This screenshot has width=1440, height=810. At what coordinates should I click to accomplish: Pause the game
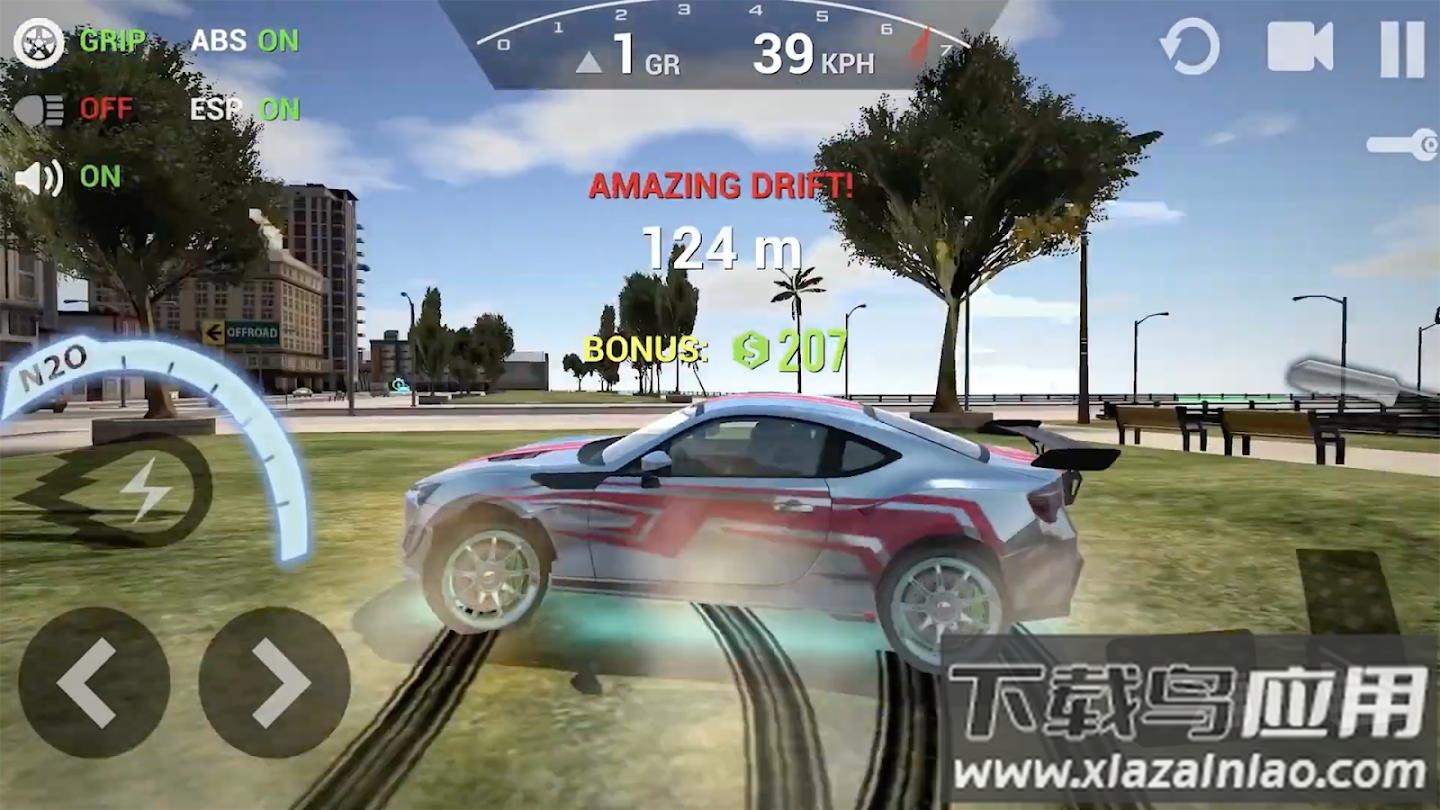pos(1402,48)
